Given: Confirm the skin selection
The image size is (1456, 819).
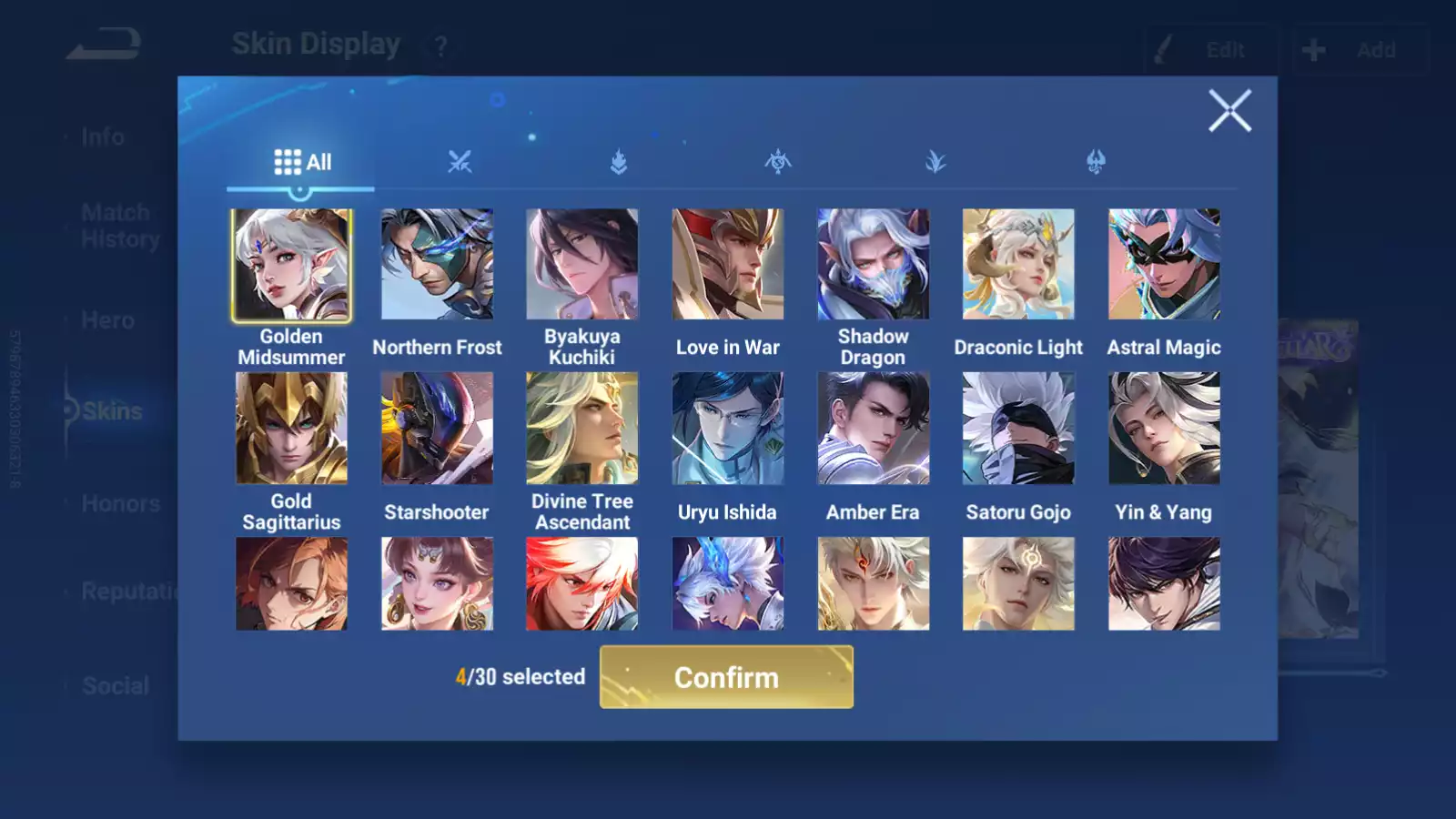Looking at the screenshot, I should click(726, 677).
